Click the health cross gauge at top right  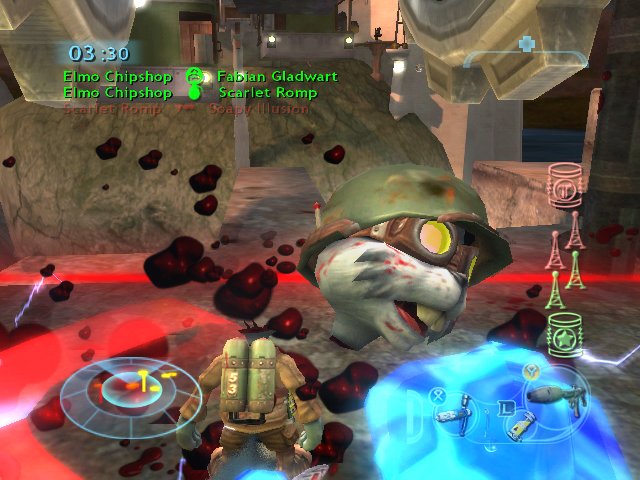click(x=526, y=46)
